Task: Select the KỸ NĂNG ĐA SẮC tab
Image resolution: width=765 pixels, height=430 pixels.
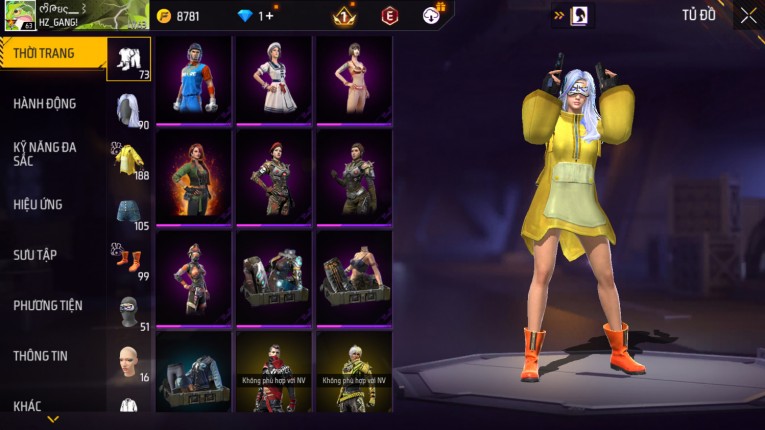Action: point(45,154)
